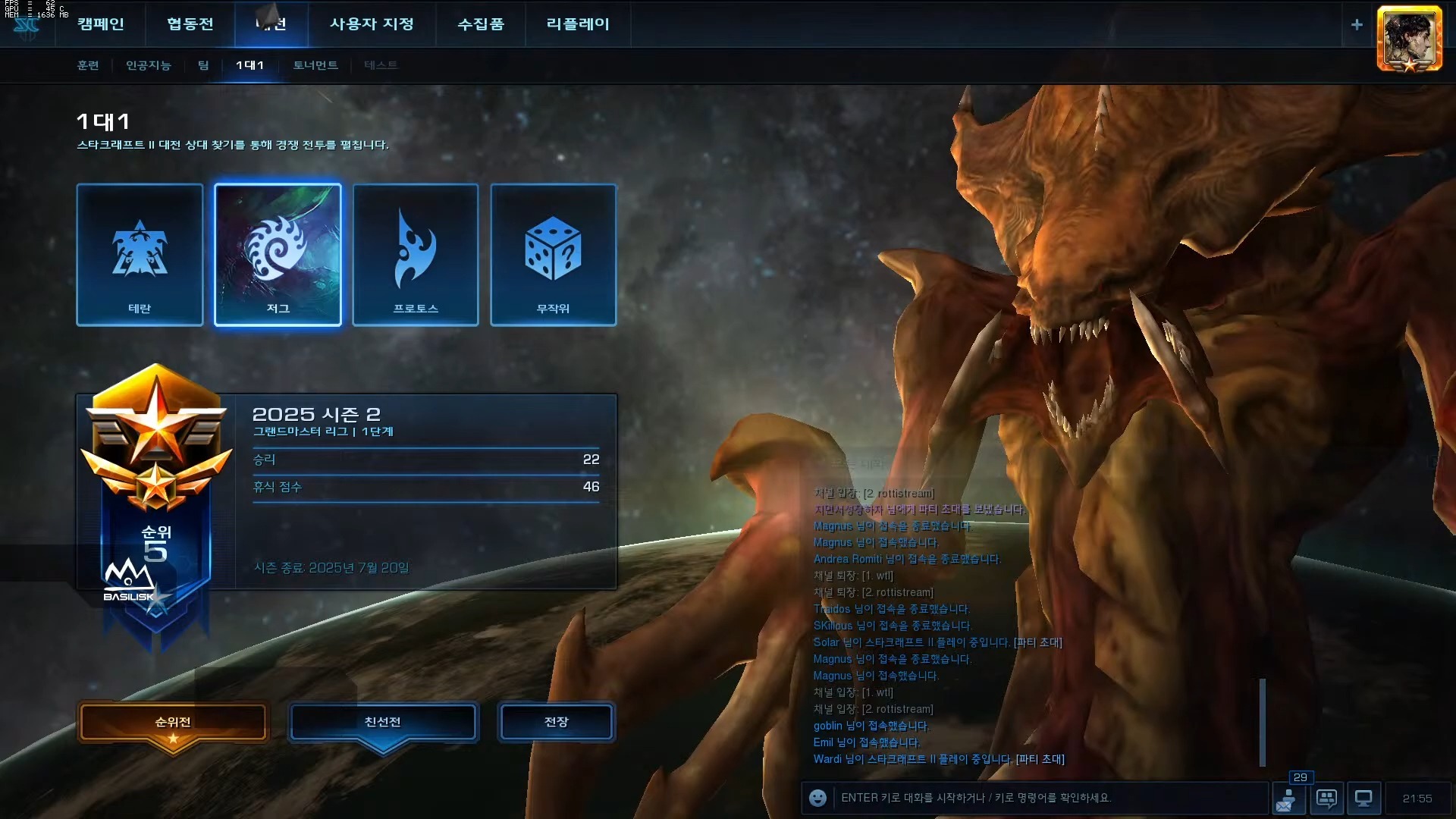Click the 친선전 unranked button
1456x819 pixels.
[x=382, y=723]
